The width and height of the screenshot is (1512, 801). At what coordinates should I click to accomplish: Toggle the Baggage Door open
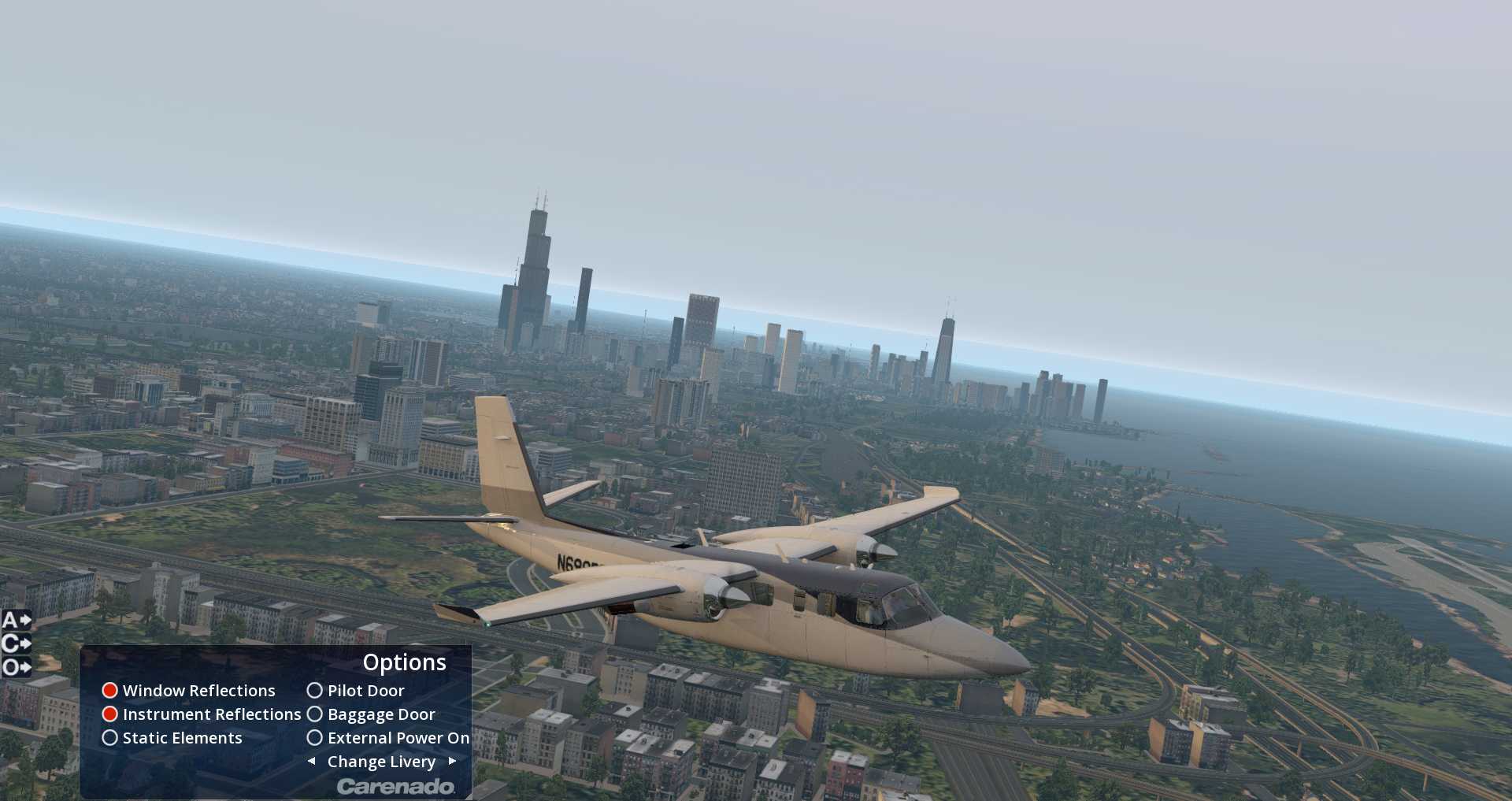[x=315, y=714]
